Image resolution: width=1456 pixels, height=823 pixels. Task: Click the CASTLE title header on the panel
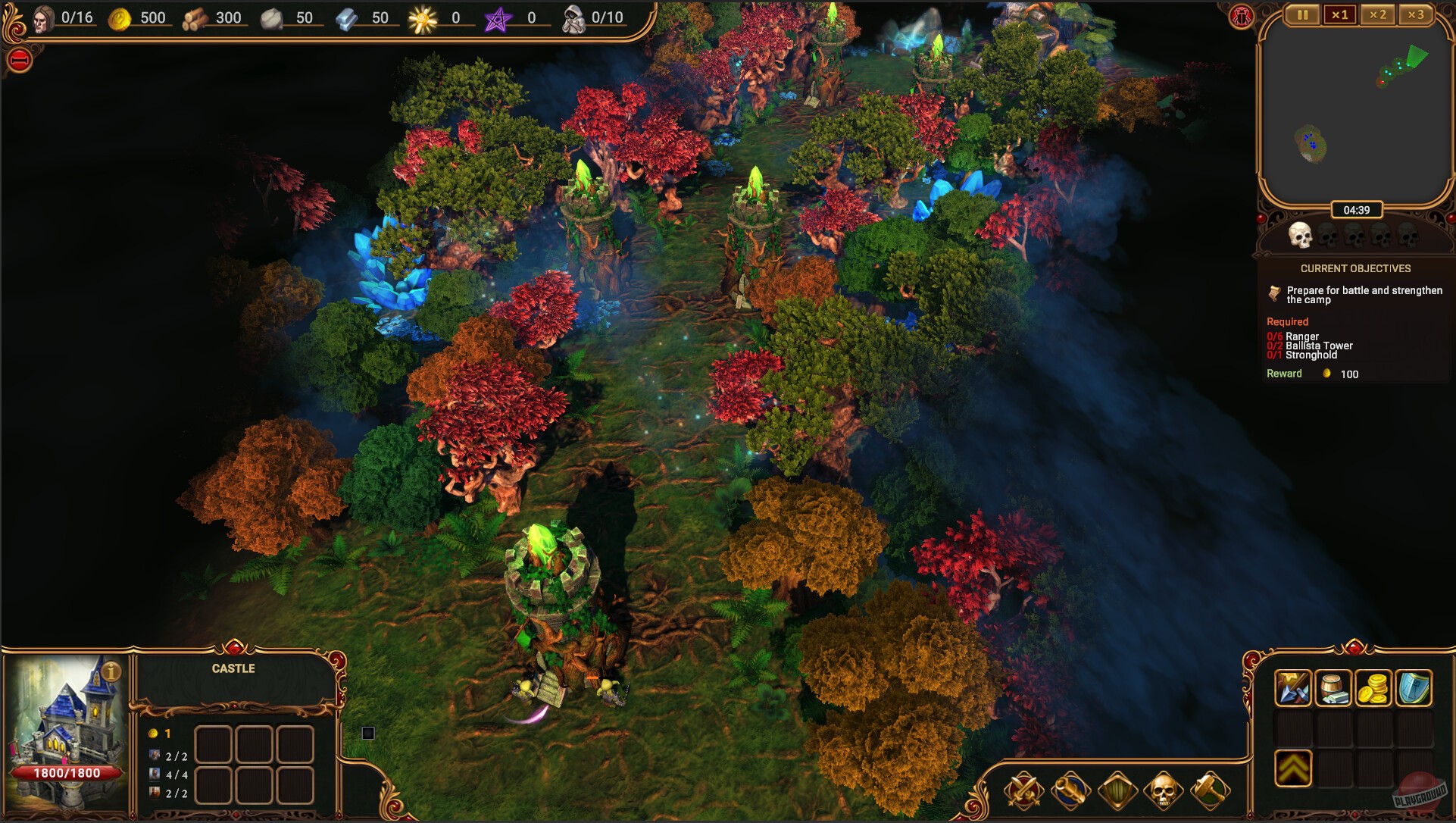[233, 668]
